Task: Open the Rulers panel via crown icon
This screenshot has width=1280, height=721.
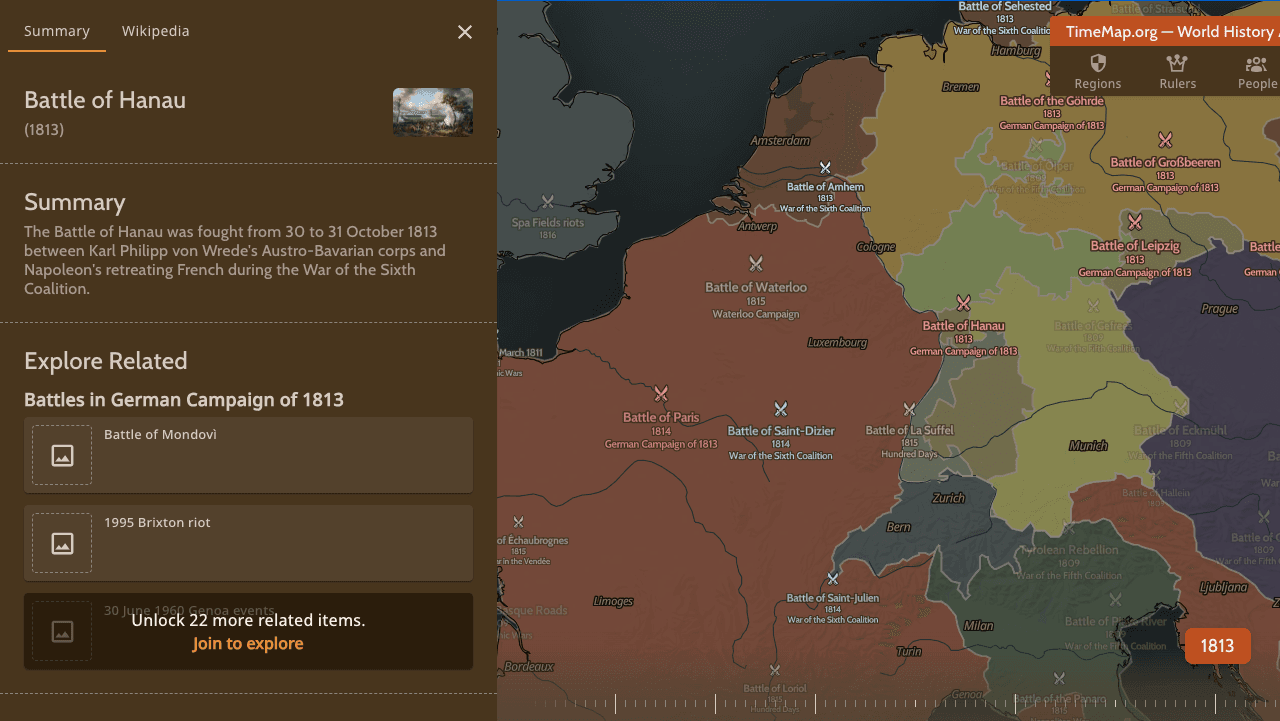Action: (x=1177, y=71)
